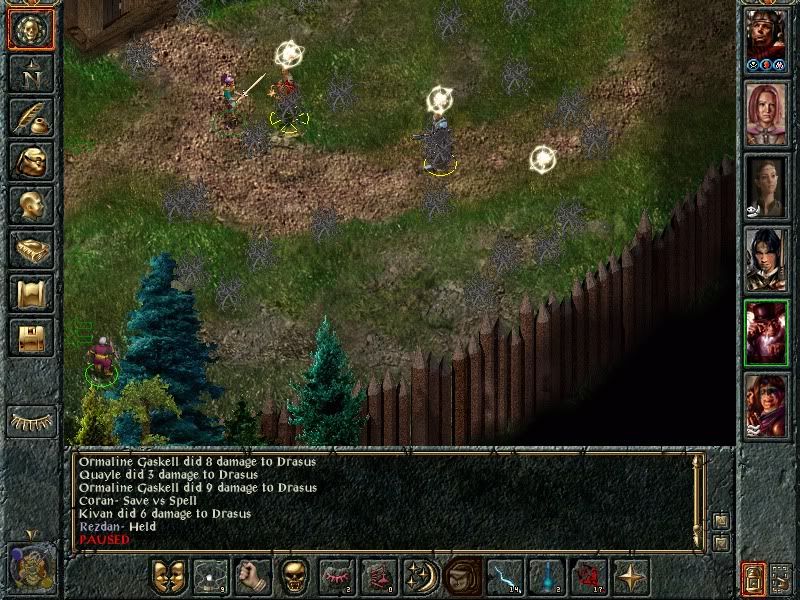This screenshot has width=800, height=600.
Task: Rest the party using the closed eye button
Action: [30, 422]
